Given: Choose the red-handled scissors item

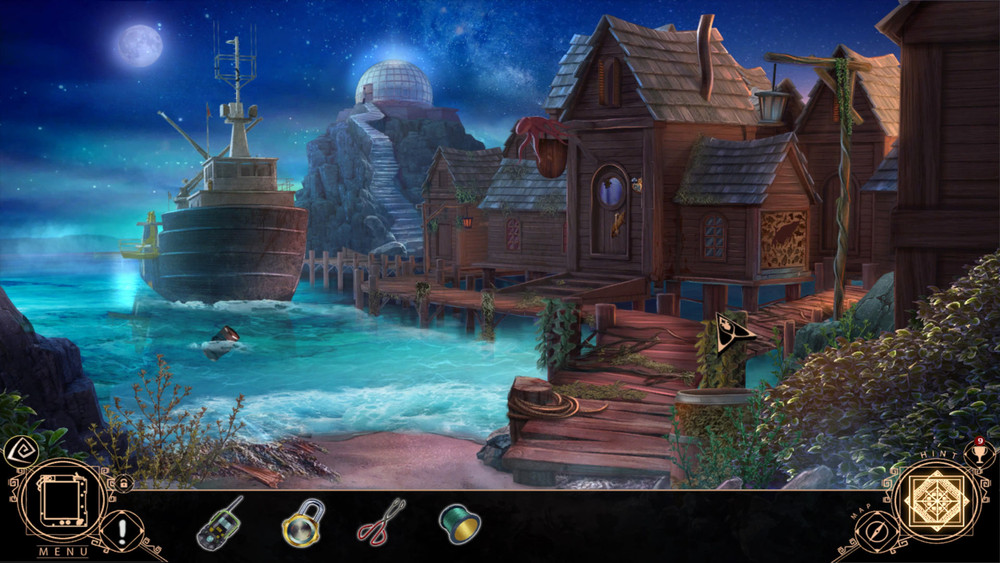Looking at the screenshot, I should (x=380, y=521).
